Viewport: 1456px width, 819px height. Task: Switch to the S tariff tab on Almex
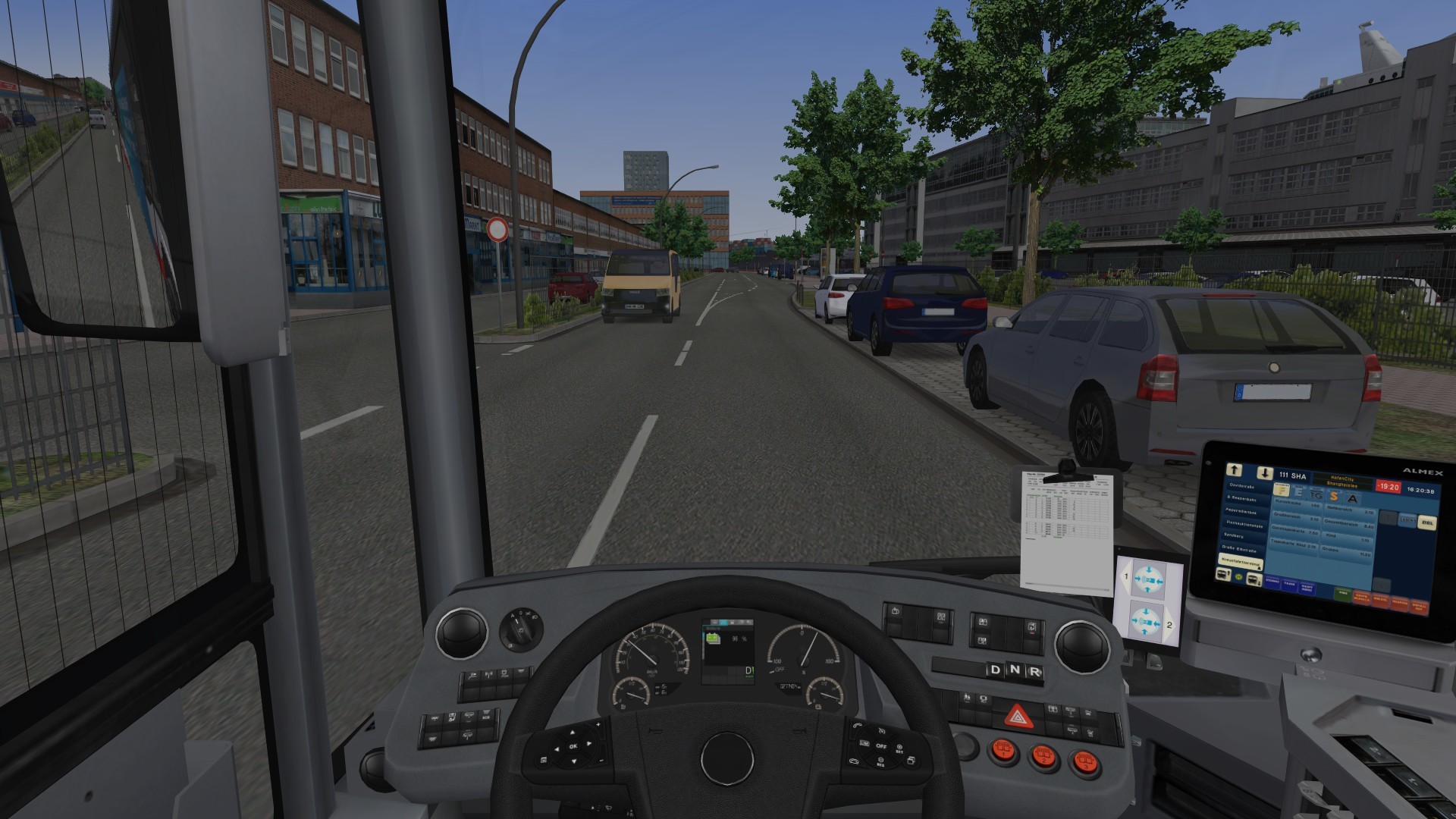pyautogui.click(x=1335, y=497)
